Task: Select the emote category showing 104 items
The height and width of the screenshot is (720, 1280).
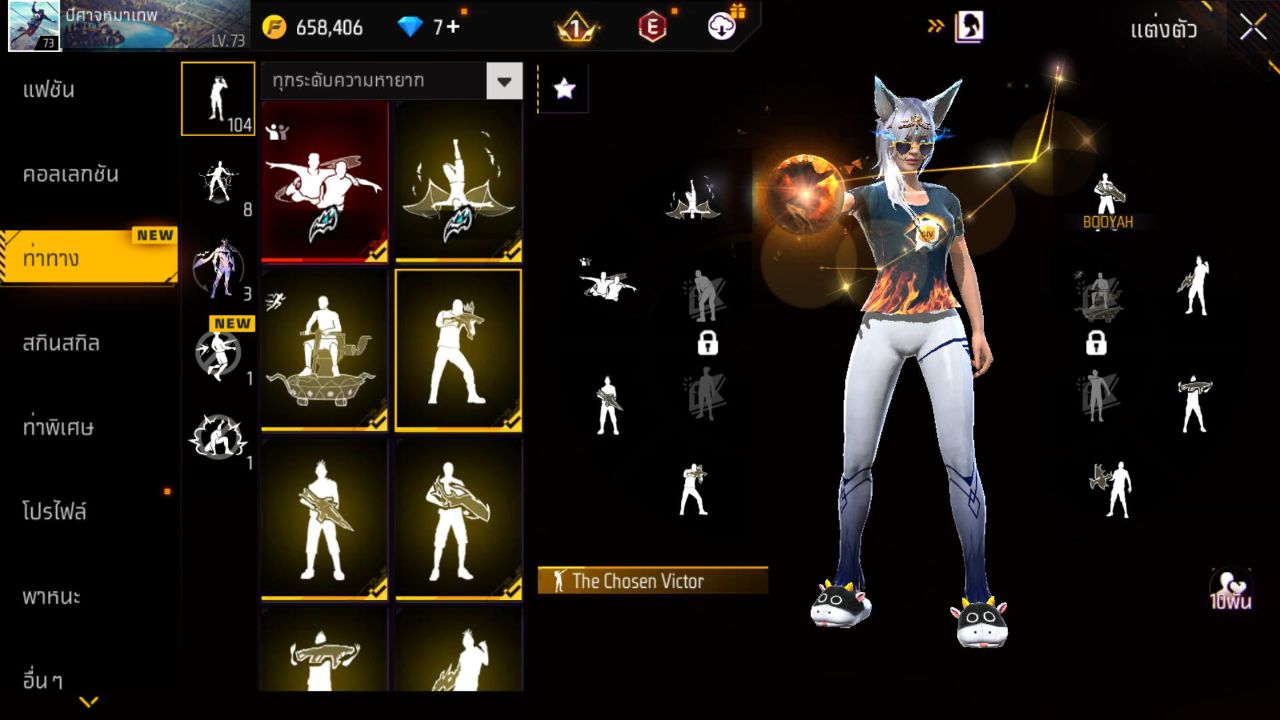Action: coord(217,98)
